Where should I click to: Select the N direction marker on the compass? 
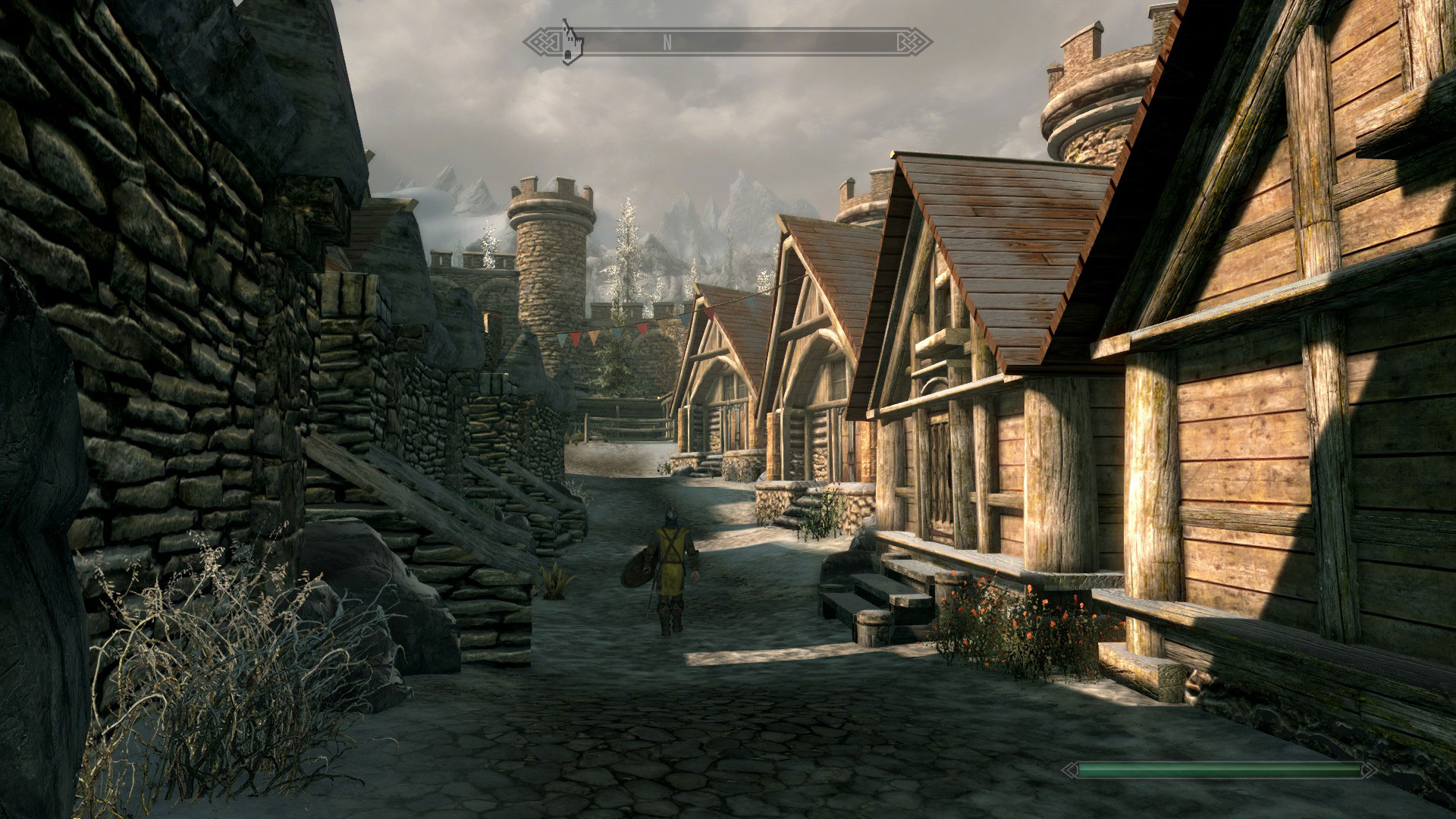click(667, 43)
